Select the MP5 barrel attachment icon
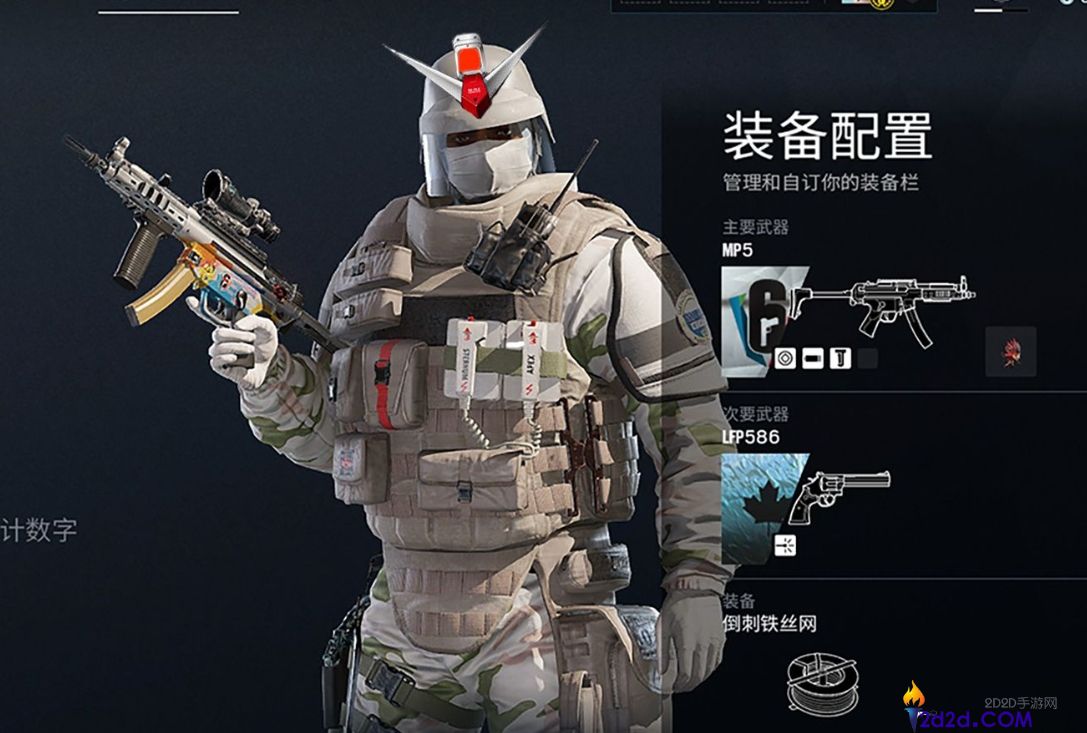 812,358
